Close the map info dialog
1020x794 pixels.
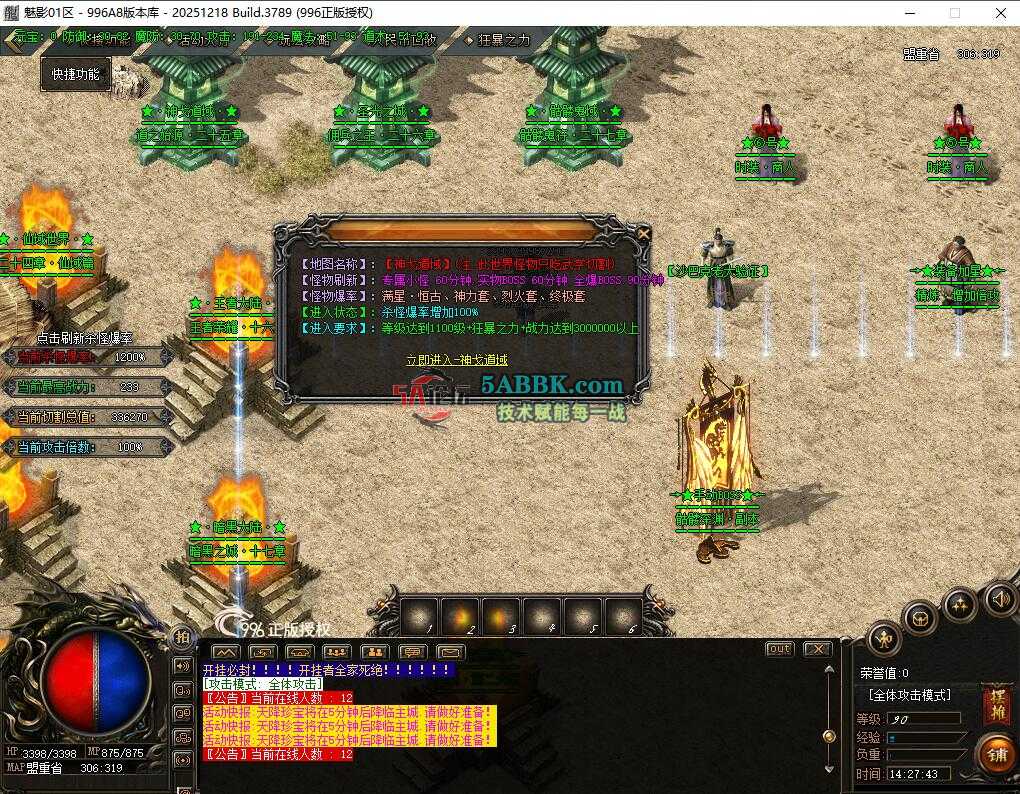644,233
